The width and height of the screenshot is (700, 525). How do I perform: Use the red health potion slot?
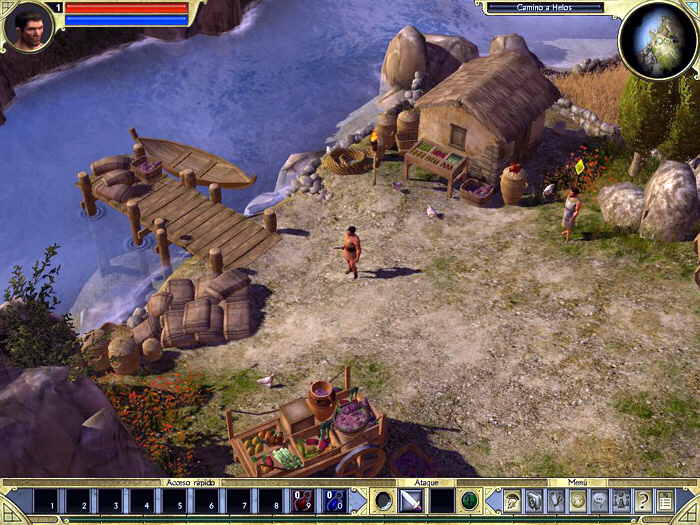click(x=303, y=500)
